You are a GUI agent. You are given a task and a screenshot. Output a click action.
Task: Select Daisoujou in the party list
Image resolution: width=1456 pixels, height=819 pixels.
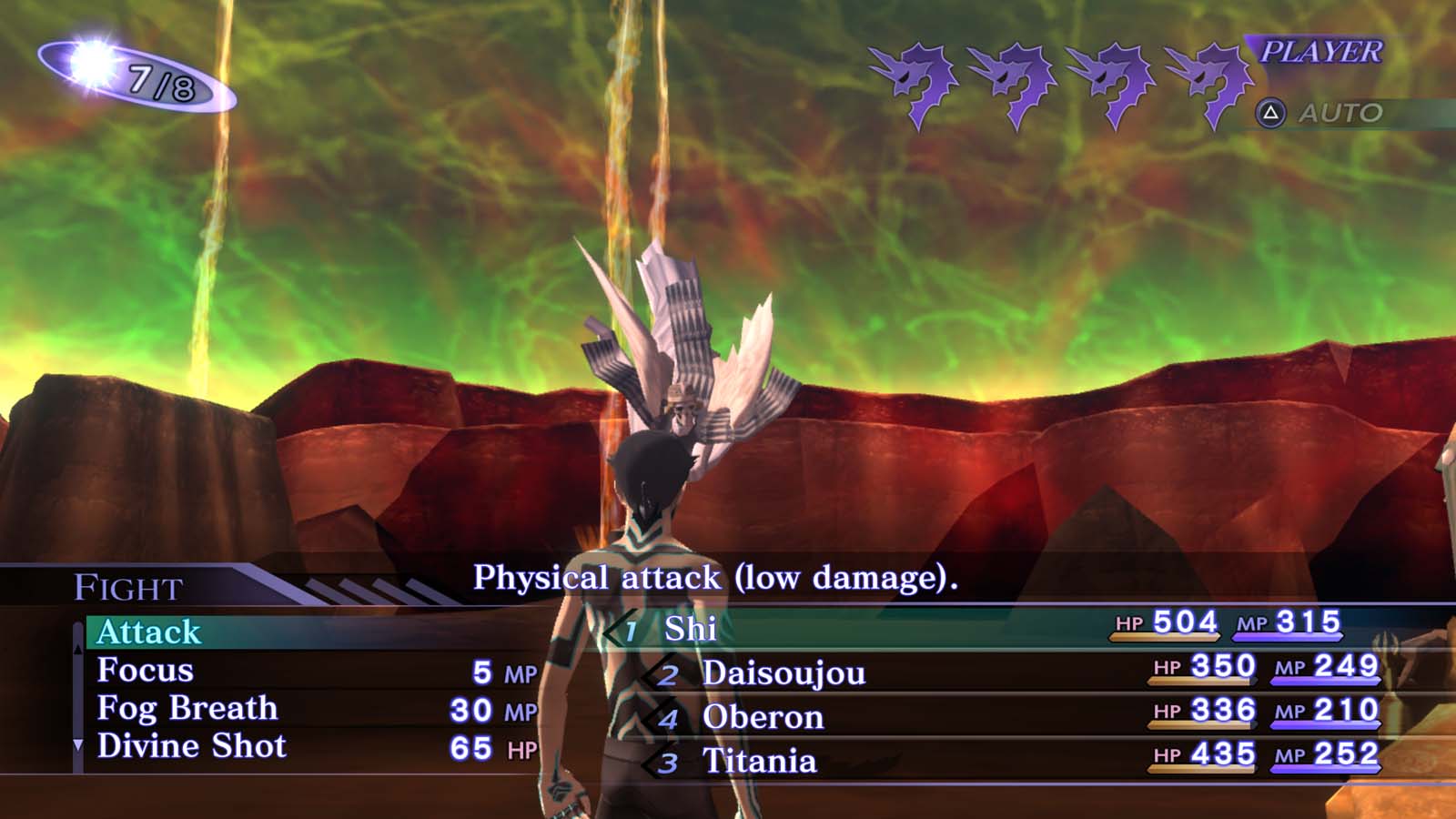click(x=784, y=673)
